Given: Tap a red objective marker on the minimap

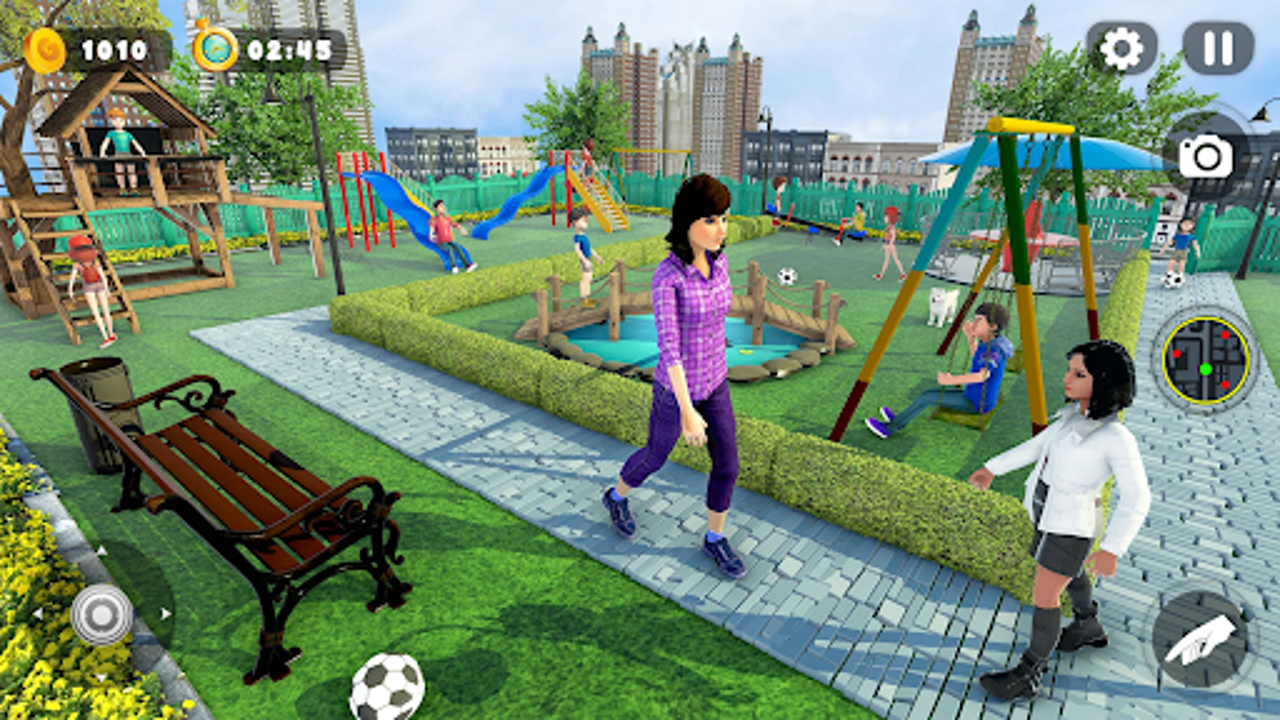Looking at the screenshot, I should [1224, 335].
